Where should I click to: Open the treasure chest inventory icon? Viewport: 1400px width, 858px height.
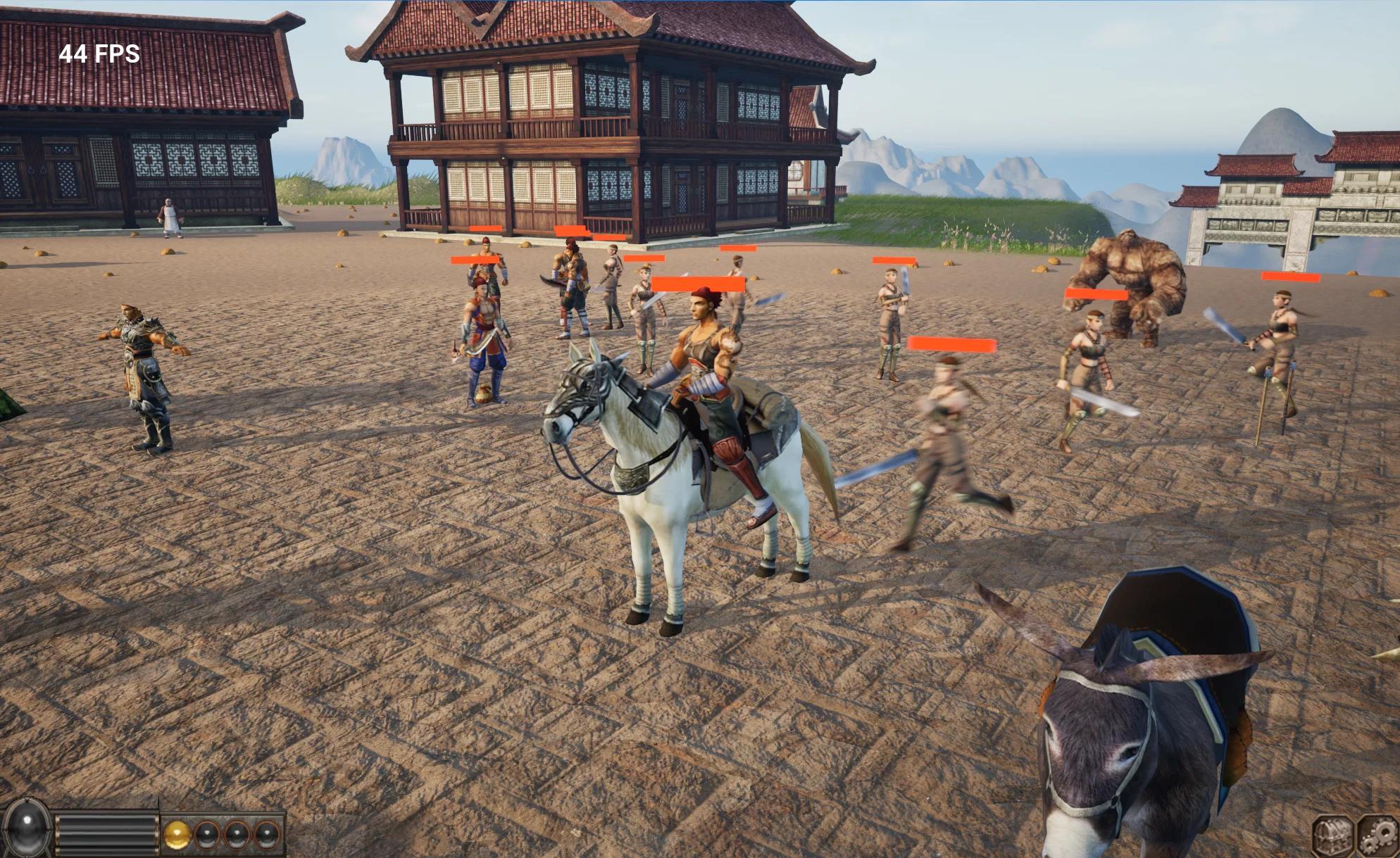click(1332, 835)
